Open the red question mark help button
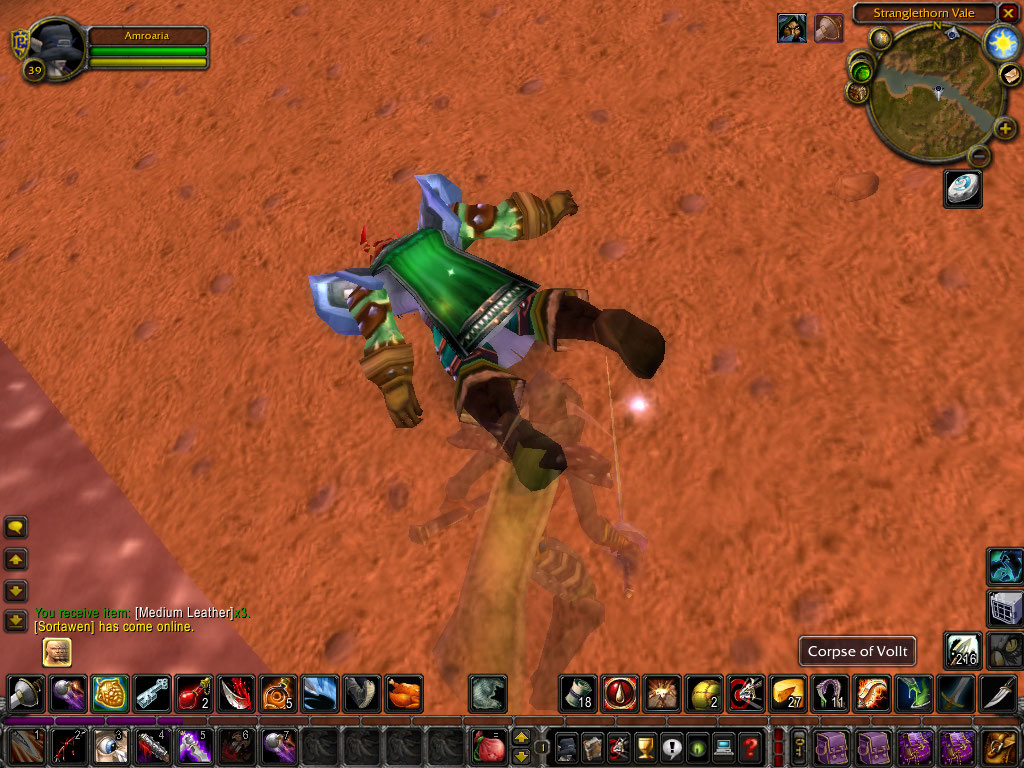1024x768 pixels. (x=750, y=747)
